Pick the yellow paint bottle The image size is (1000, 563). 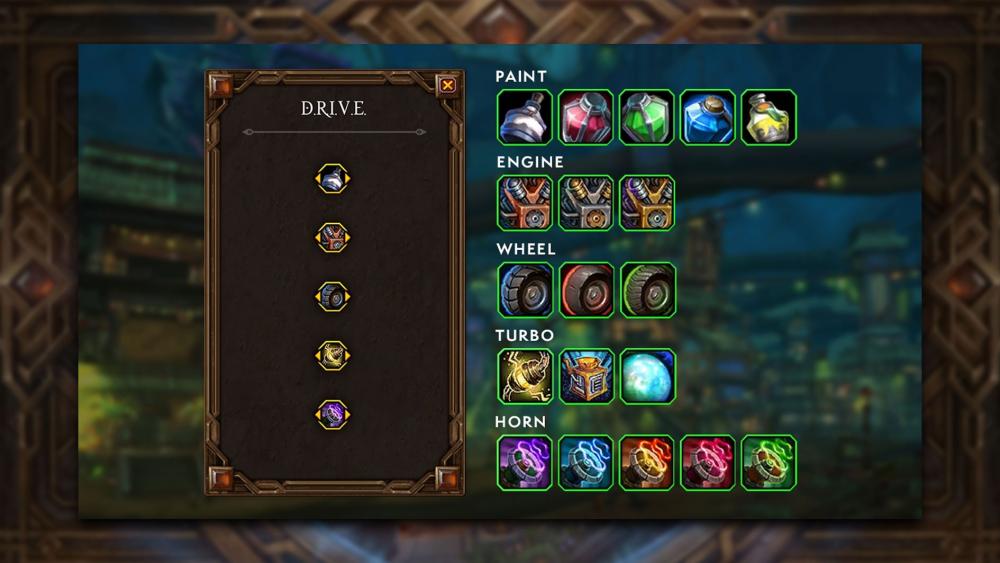[x=769, y=117]
